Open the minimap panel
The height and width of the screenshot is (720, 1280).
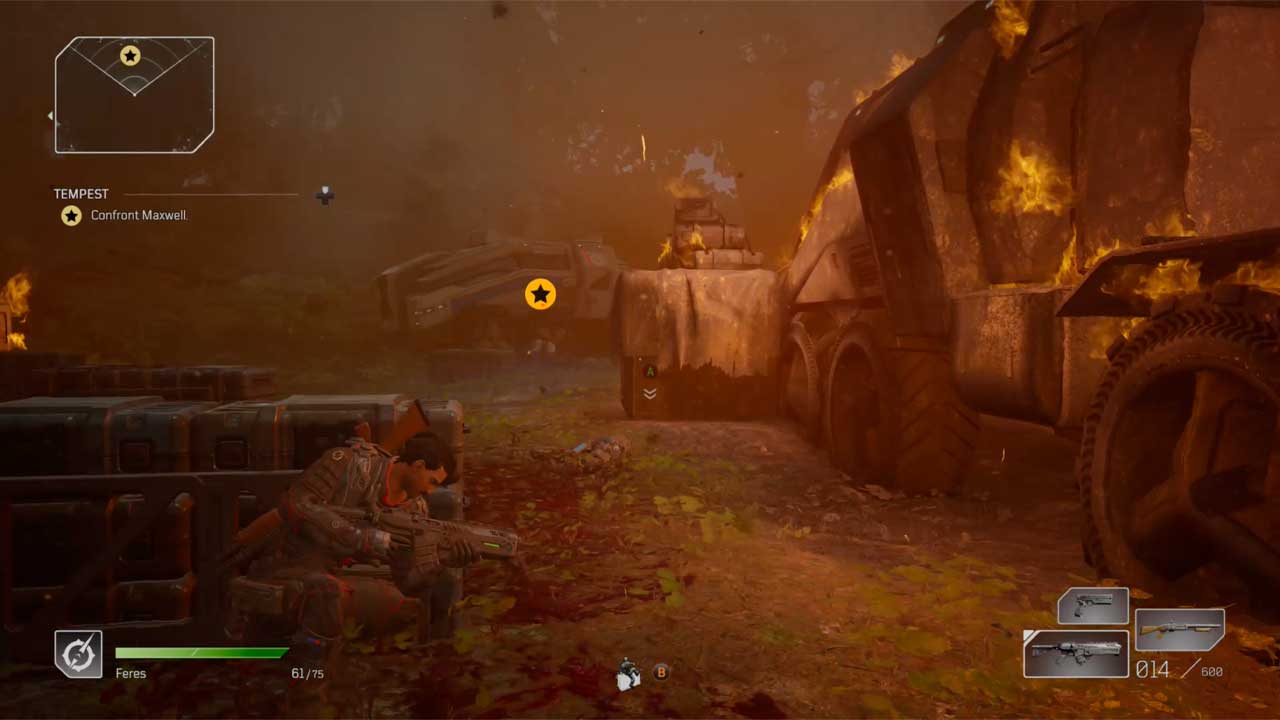[x=134, y=96]
